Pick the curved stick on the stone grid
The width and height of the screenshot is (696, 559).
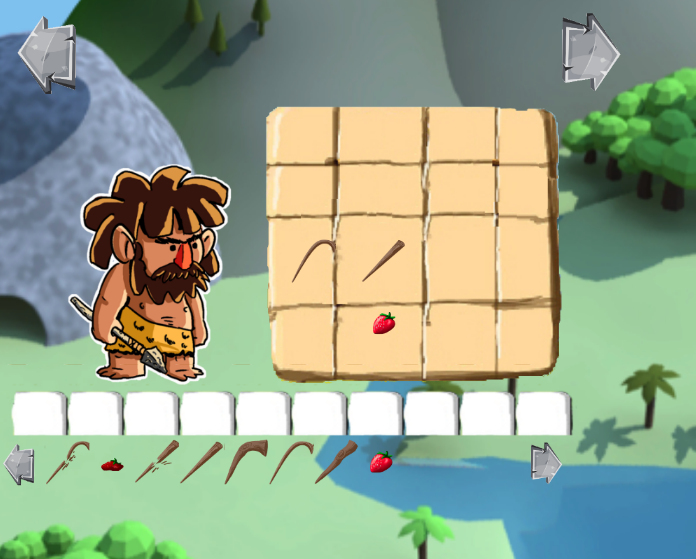pyautogui.click(x=313, y=260)
